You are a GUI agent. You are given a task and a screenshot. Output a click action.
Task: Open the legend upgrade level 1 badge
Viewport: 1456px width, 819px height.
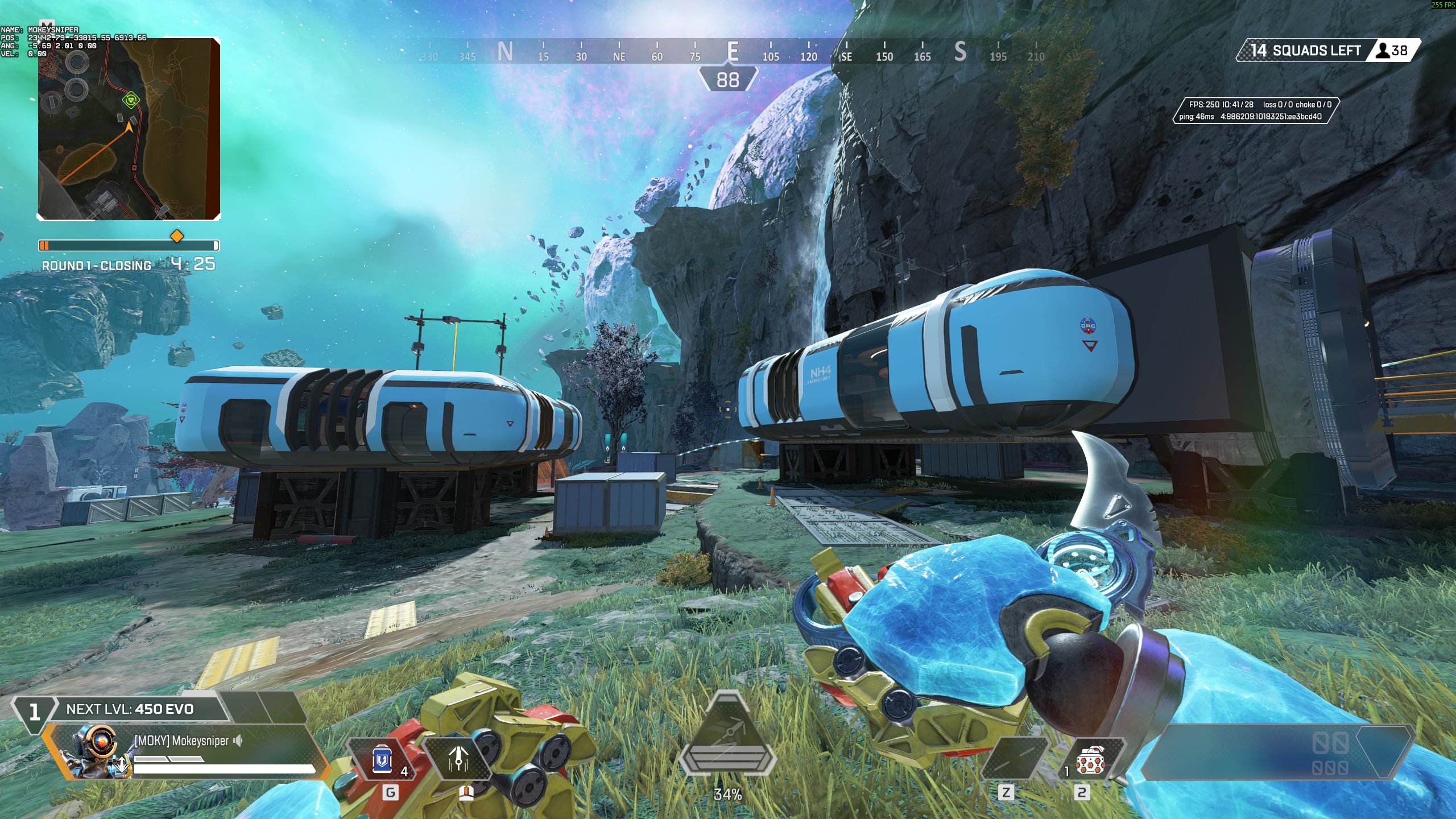point(34,712)
